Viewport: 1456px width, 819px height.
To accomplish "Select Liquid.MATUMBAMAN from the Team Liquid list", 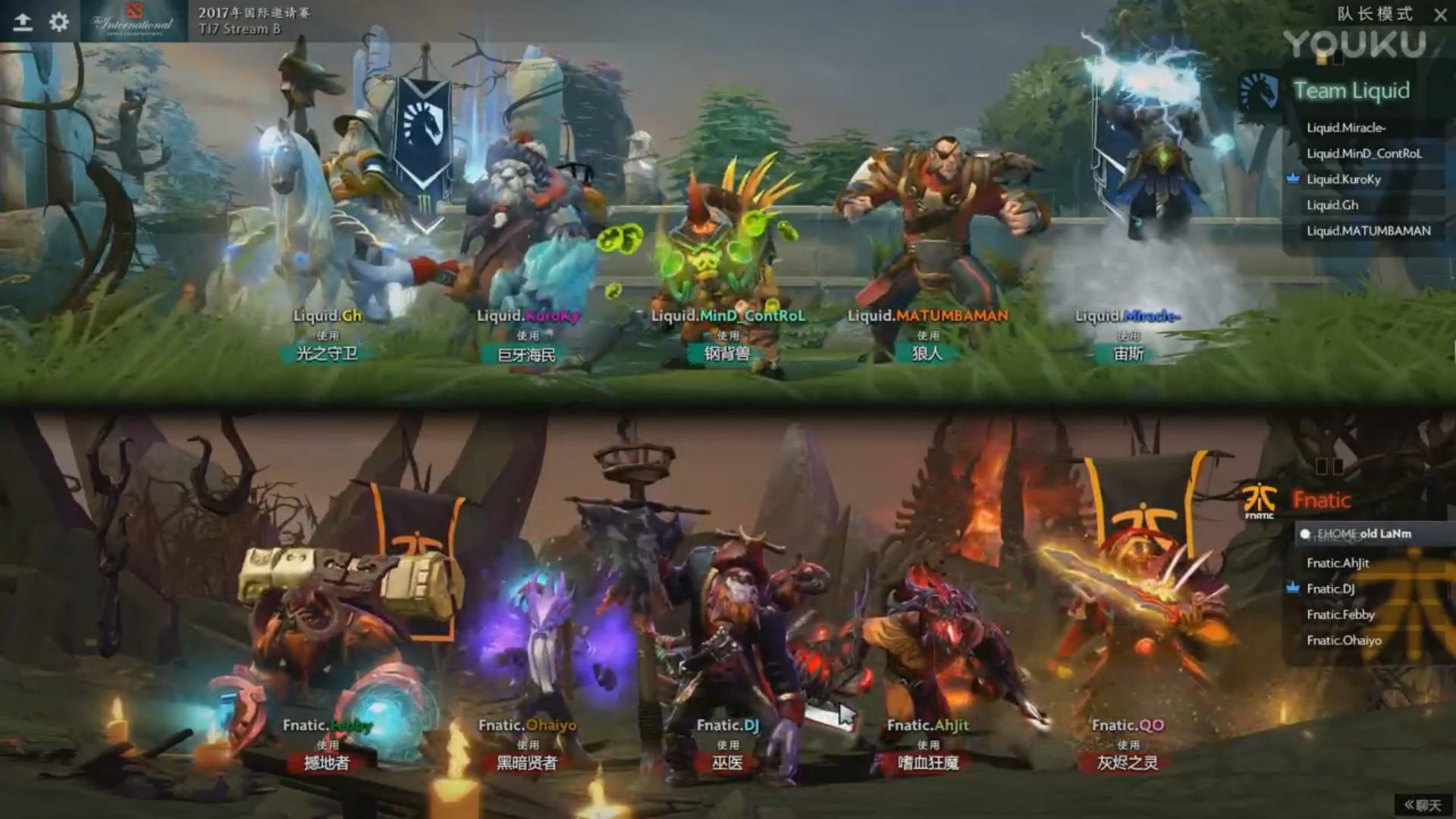I will [x=1367, y=231].
